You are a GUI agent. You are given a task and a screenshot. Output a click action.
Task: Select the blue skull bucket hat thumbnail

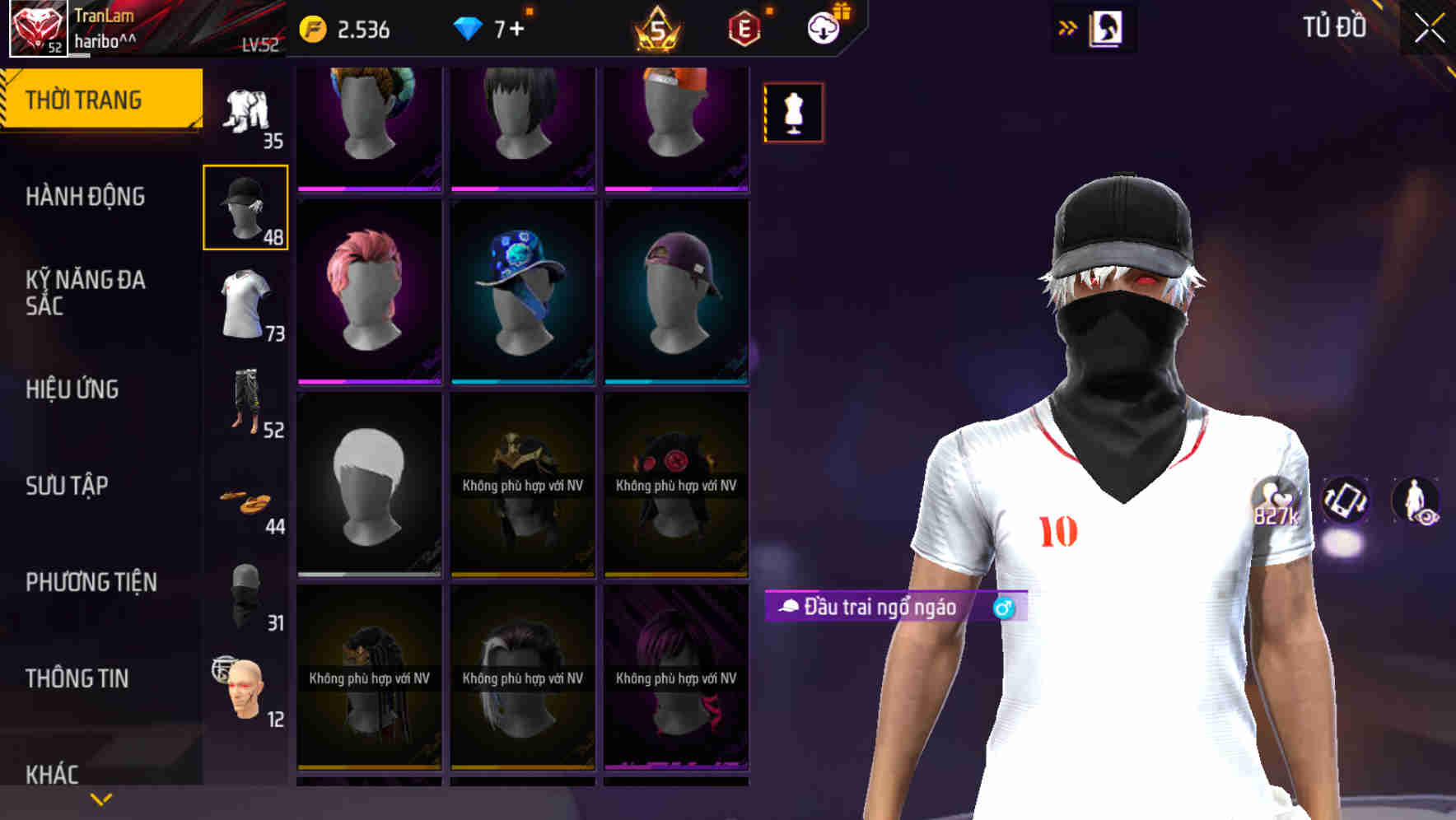(522, 288)
